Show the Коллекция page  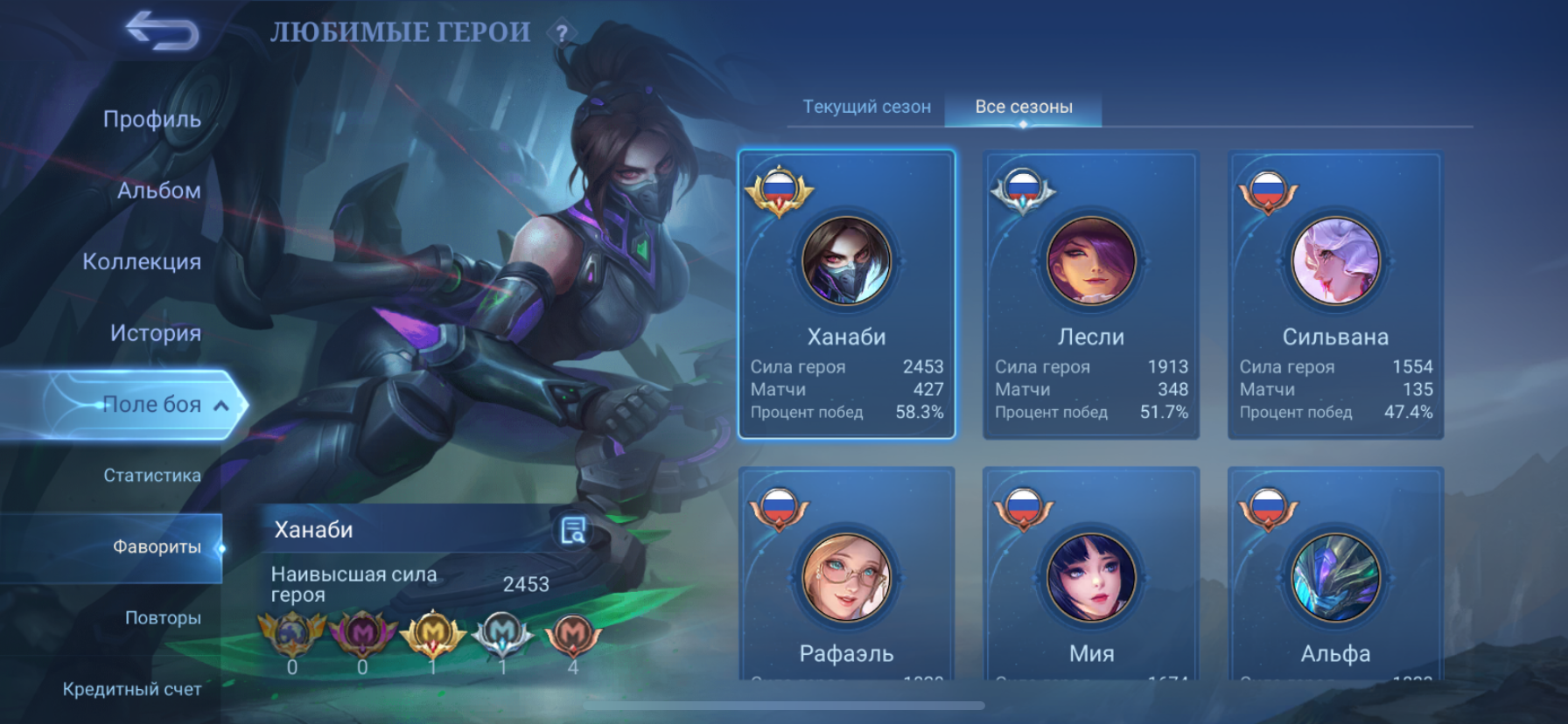[142, 261]
